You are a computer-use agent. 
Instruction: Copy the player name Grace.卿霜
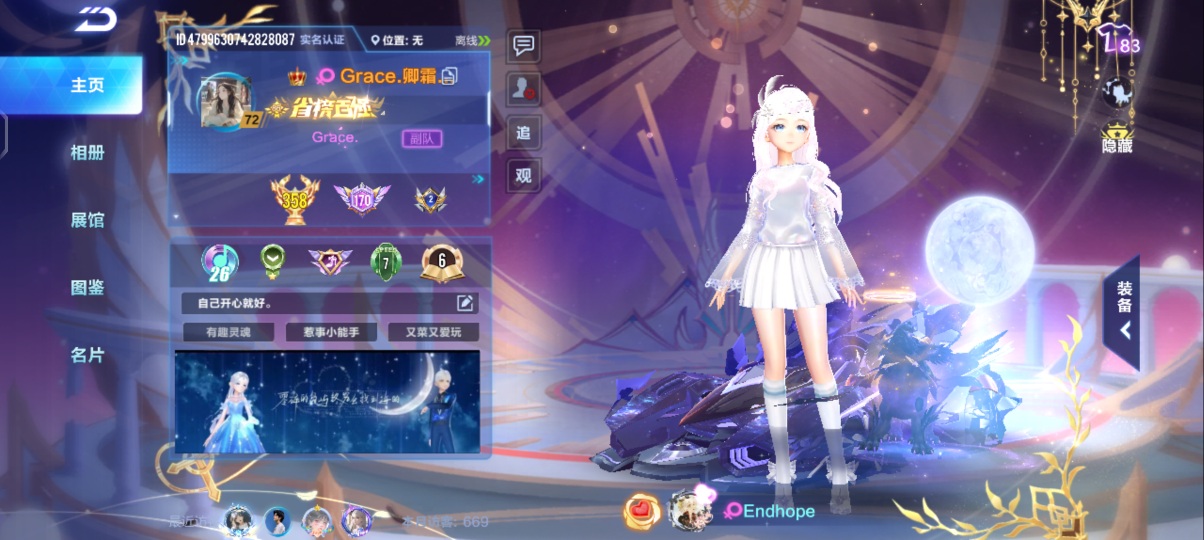451,76
